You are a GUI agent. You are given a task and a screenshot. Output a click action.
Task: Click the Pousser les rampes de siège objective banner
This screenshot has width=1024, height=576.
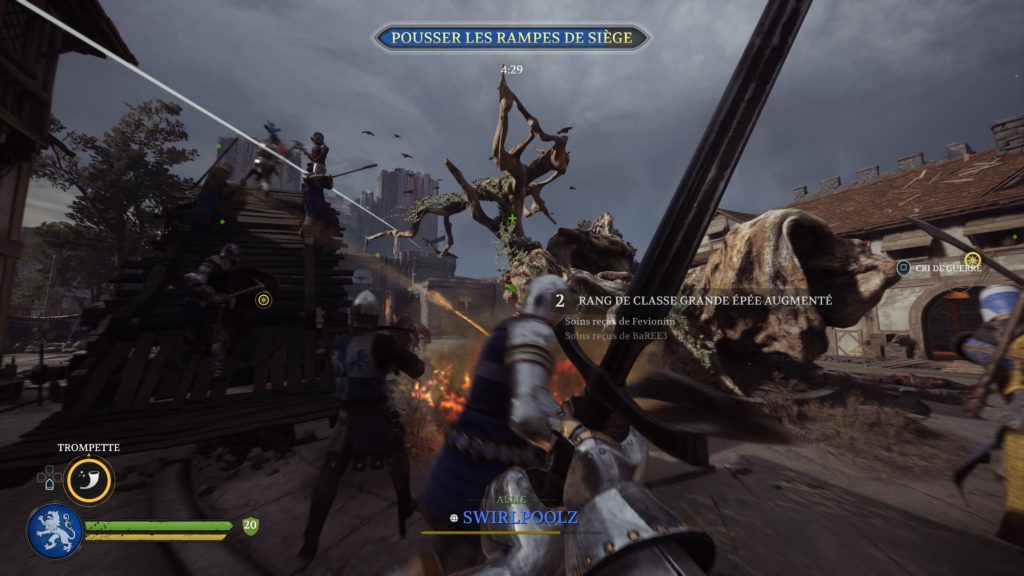[x=511, y=38]
